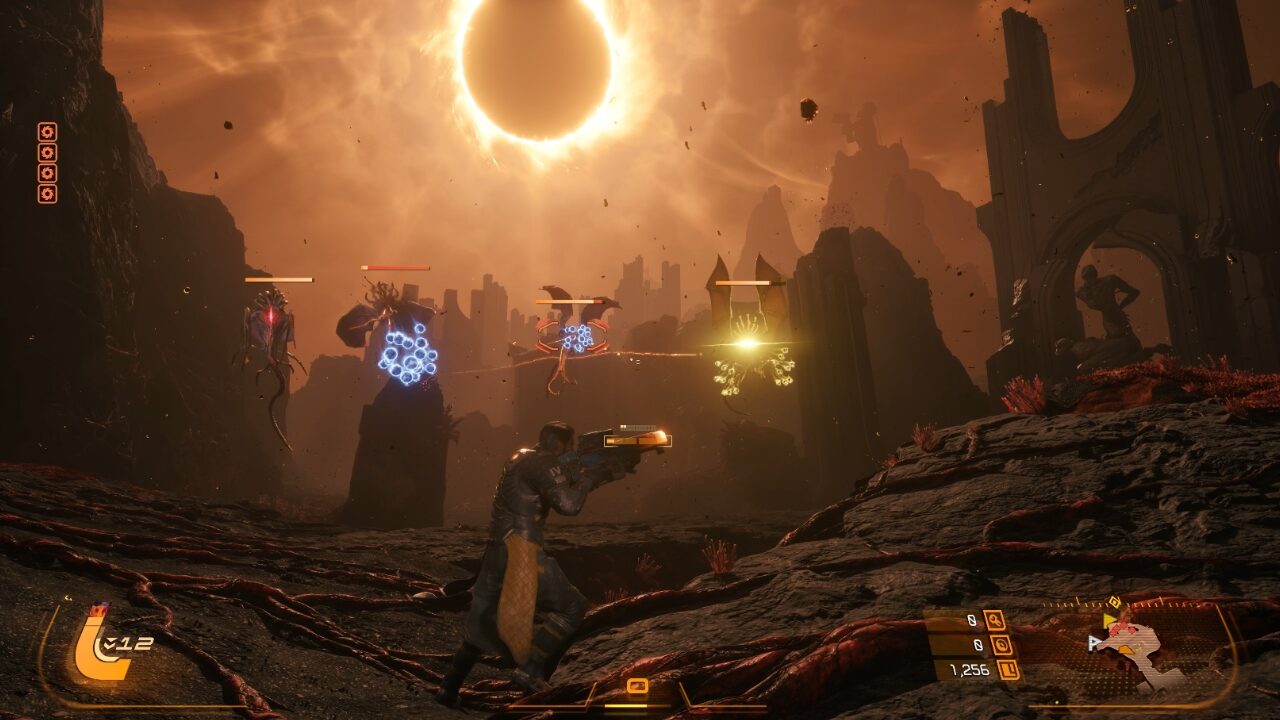Click the yellow diamond objective marker

tap(1114, 602)
